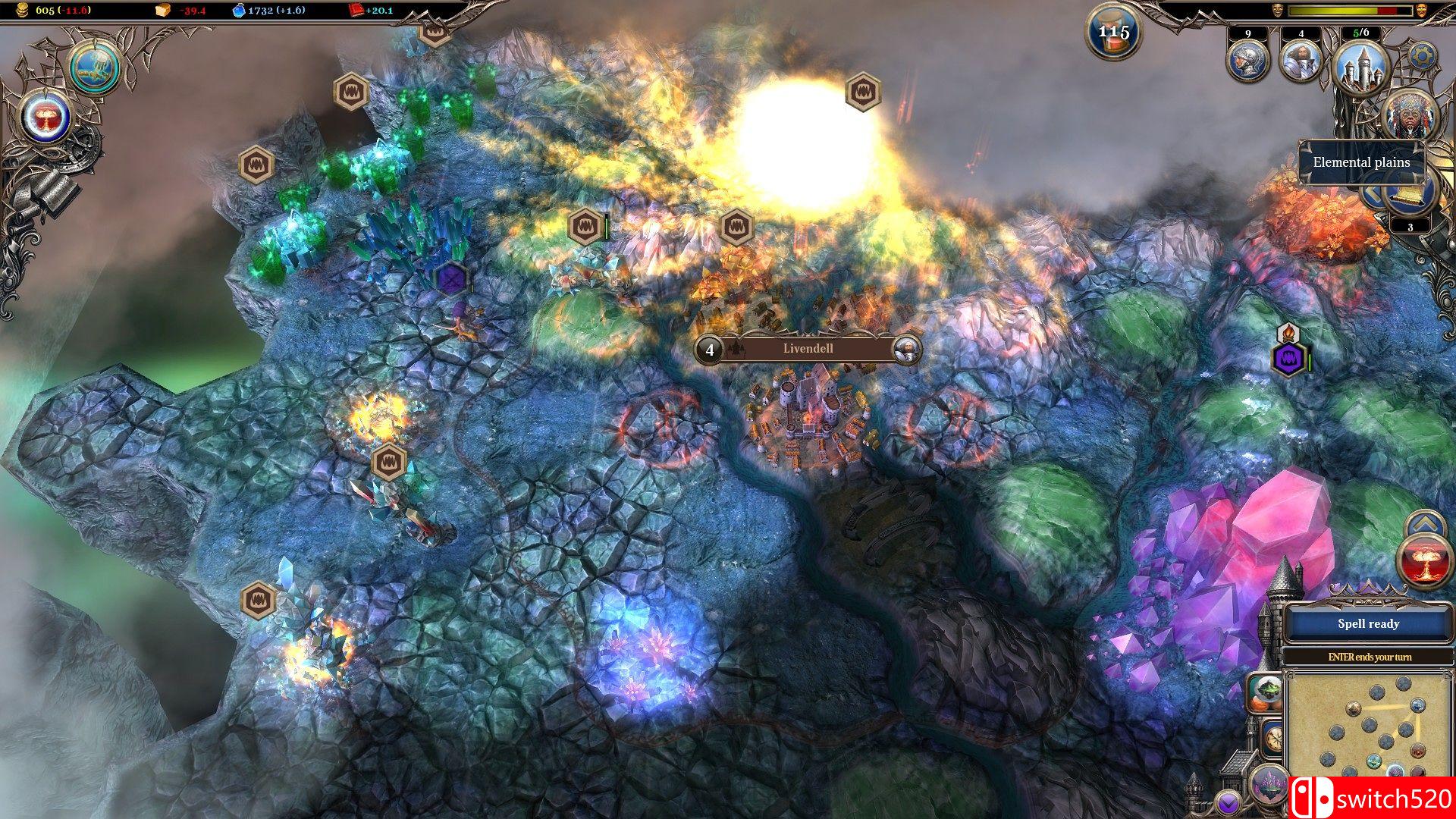This screenshot has width=1456, height=819.
Task: Click the yellow progress bar at top right
Action: point(1333,10)
